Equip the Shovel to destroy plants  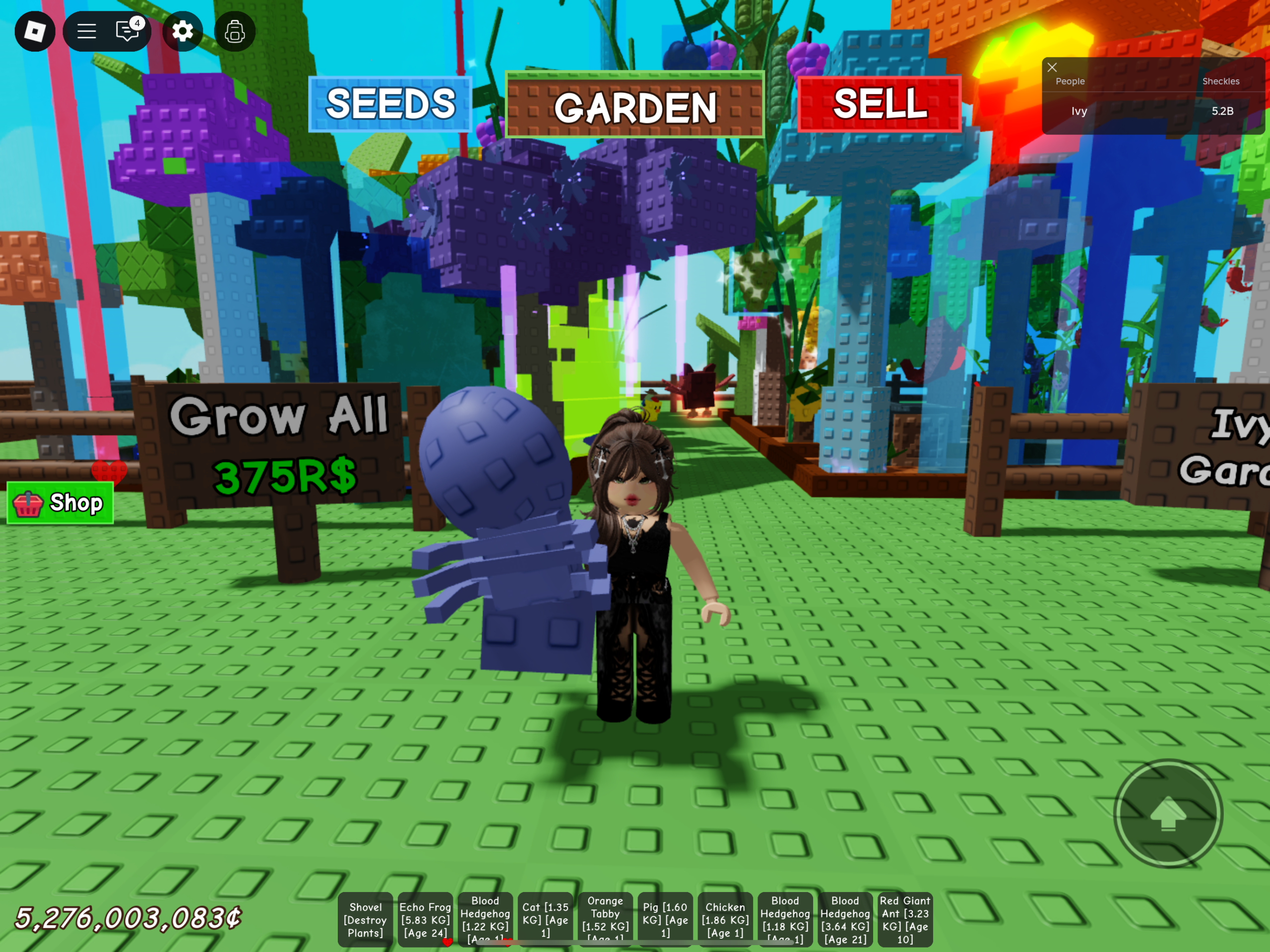coord(366,919)
